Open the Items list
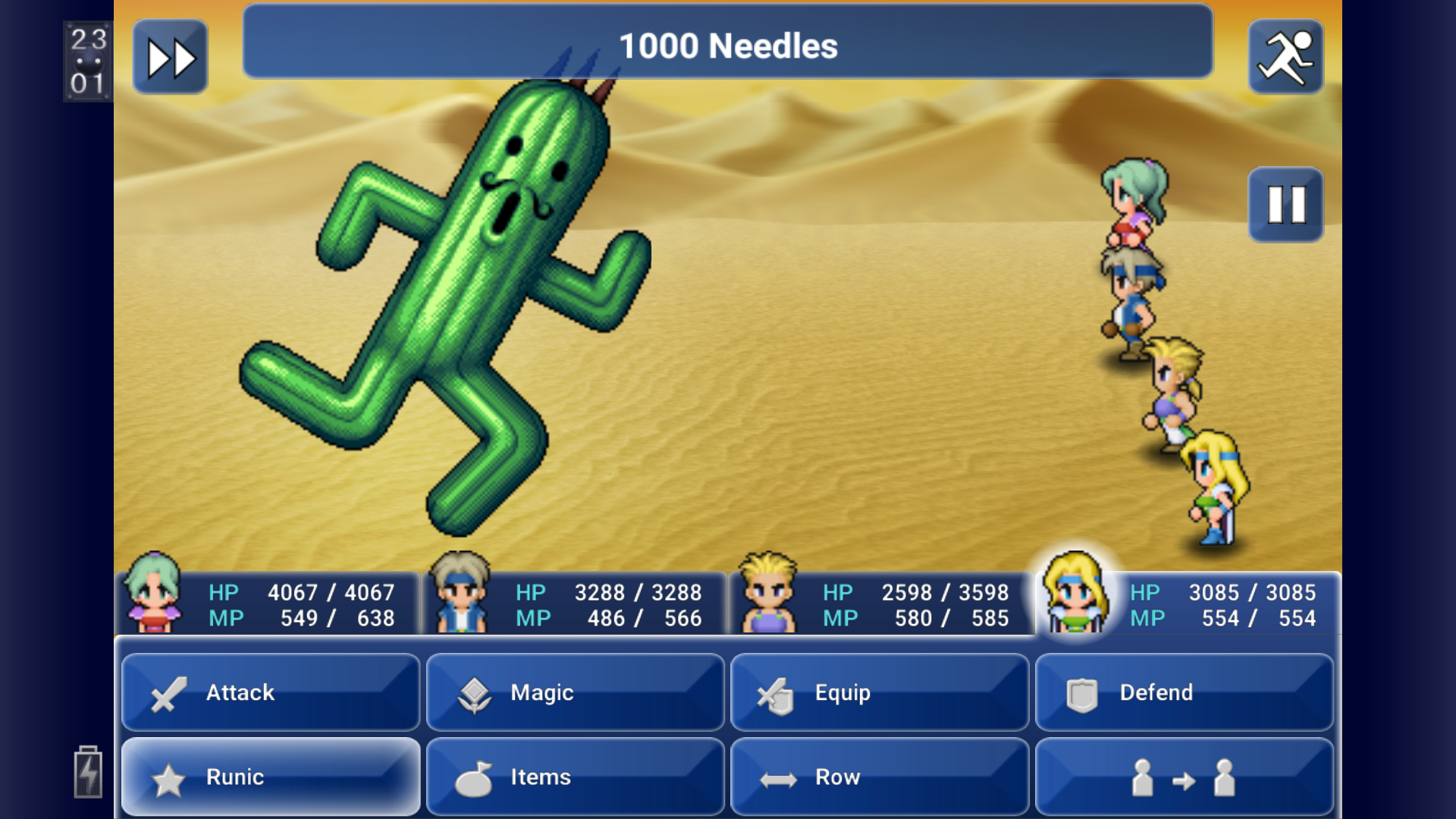The image size is (1456, 819). tap(576, 777)
